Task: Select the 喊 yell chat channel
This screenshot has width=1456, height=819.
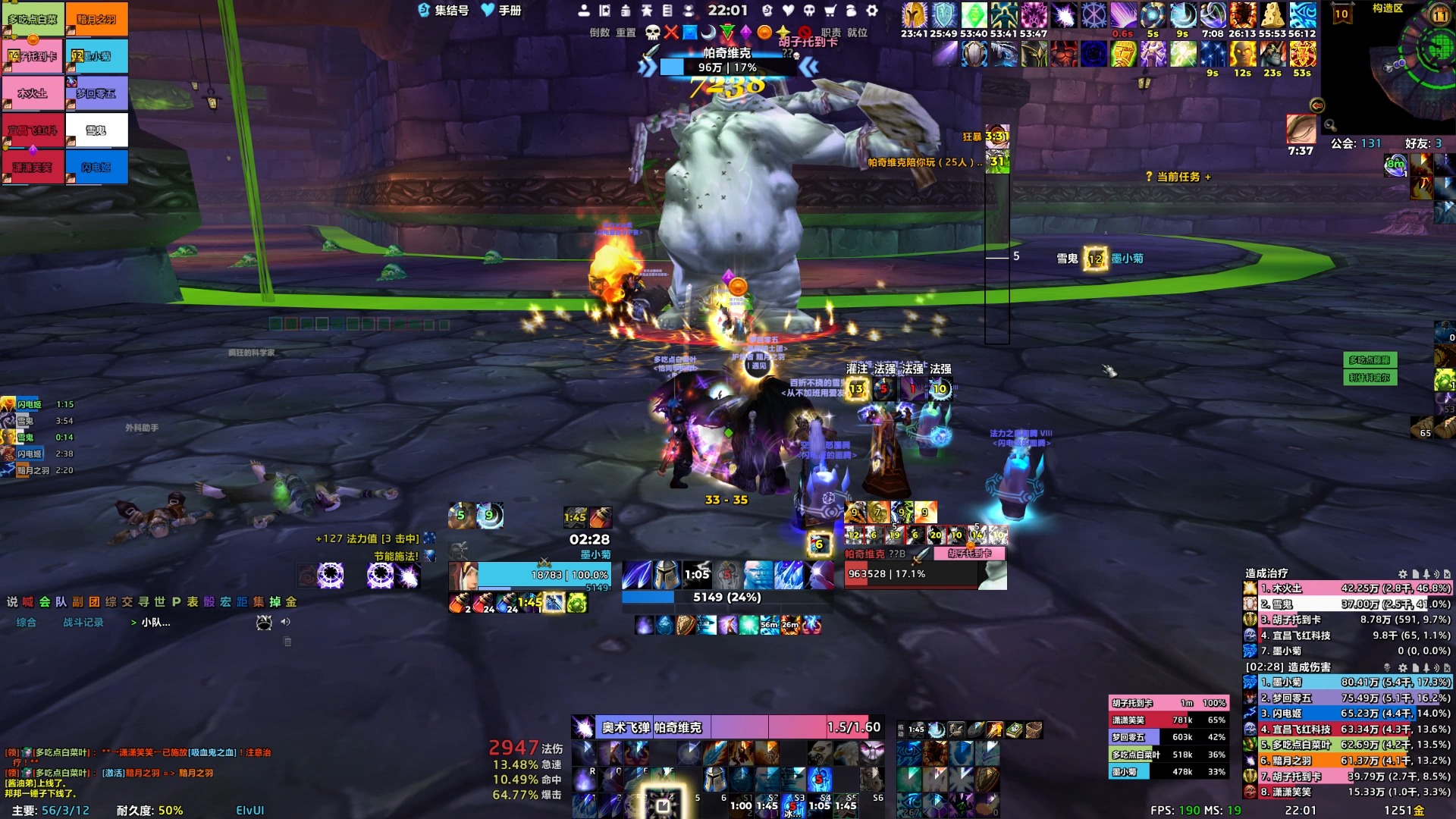Action: 28,602
